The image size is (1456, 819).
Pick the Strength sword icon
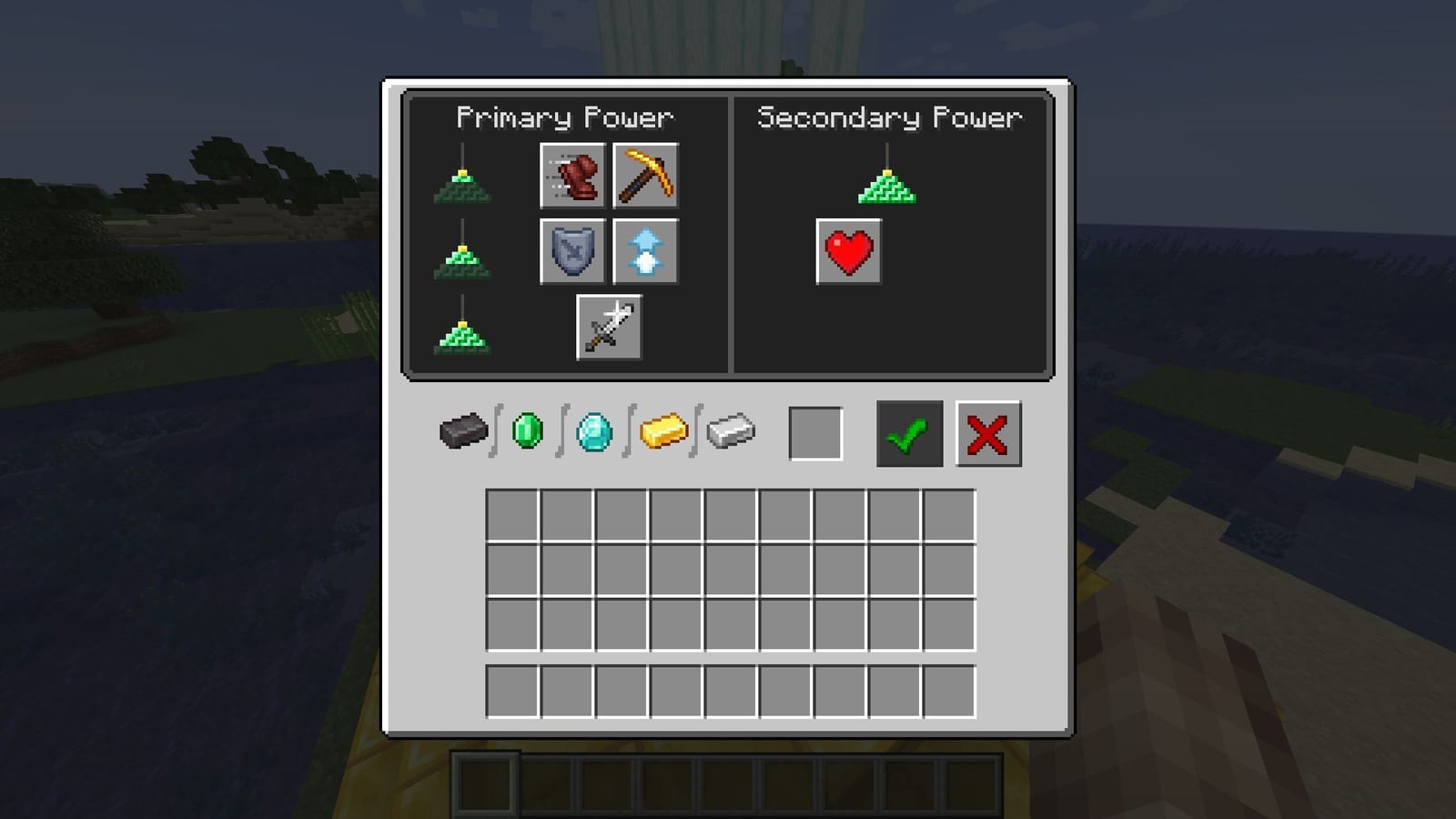[x=609, y=328]
